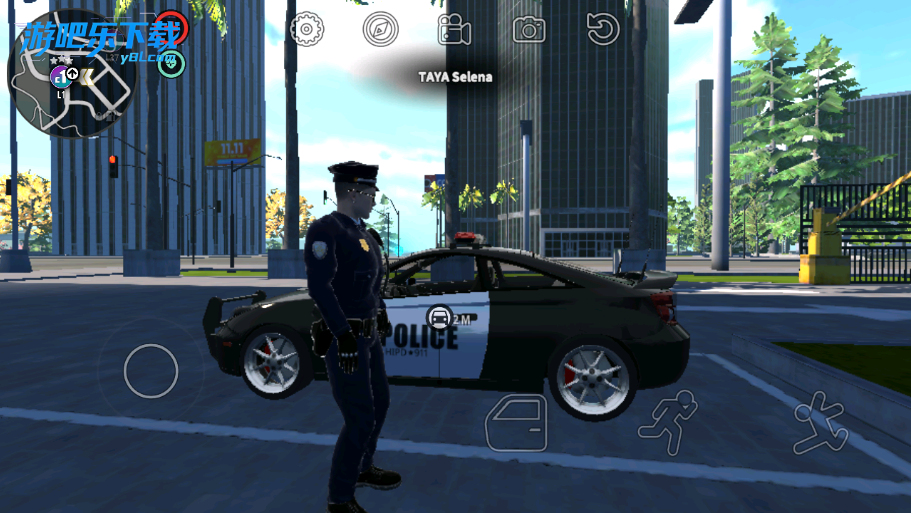The height and width of the screenshot is (513, 911).
Task: Tap the virtual joystick circle
Action: [x=151, y=370]
